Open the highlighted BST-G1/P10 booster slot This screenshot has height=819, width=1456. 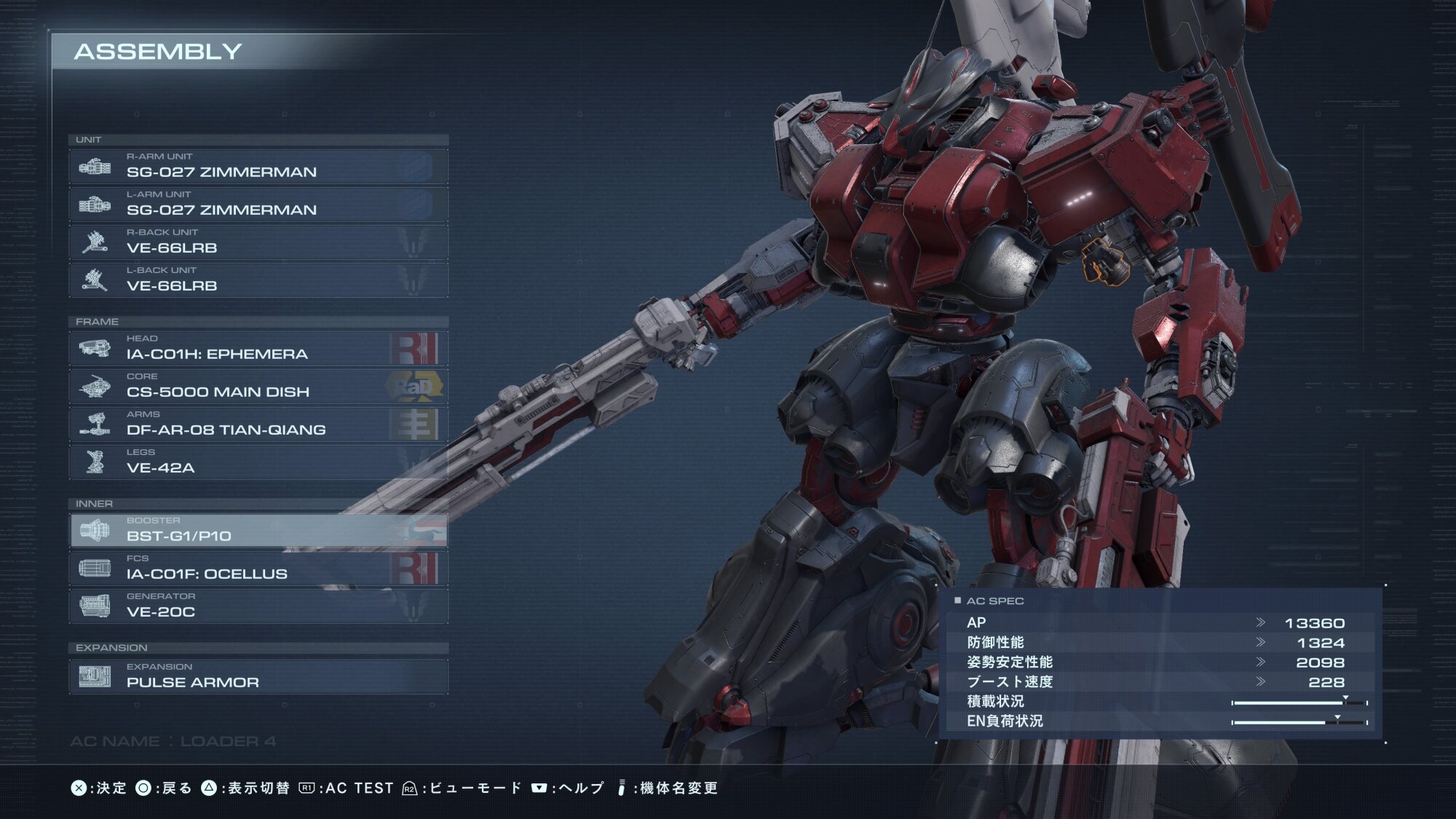coord(258,531)
